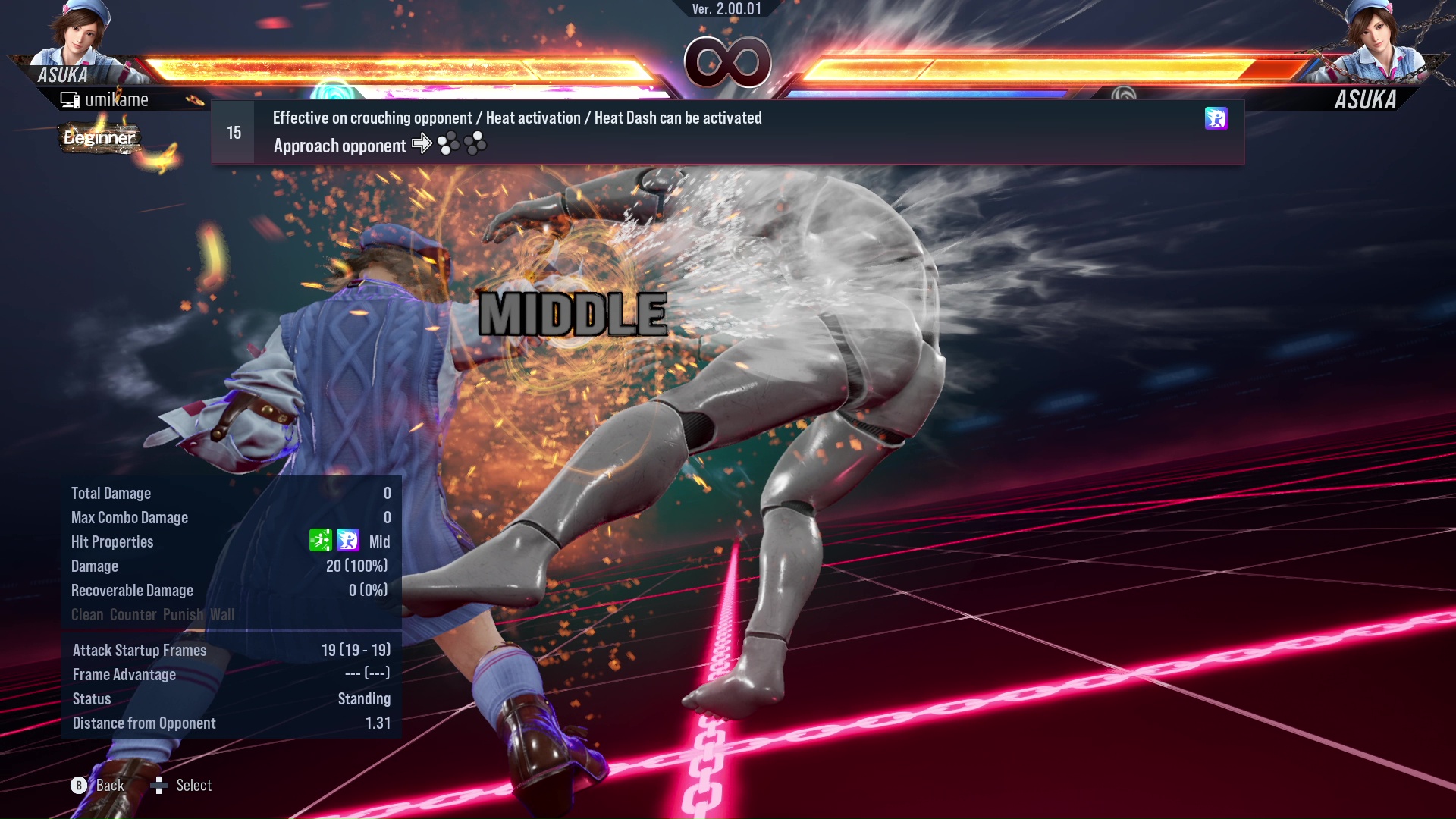
Task: Click the B Back button prompt
Action: [x=79, y=786]
